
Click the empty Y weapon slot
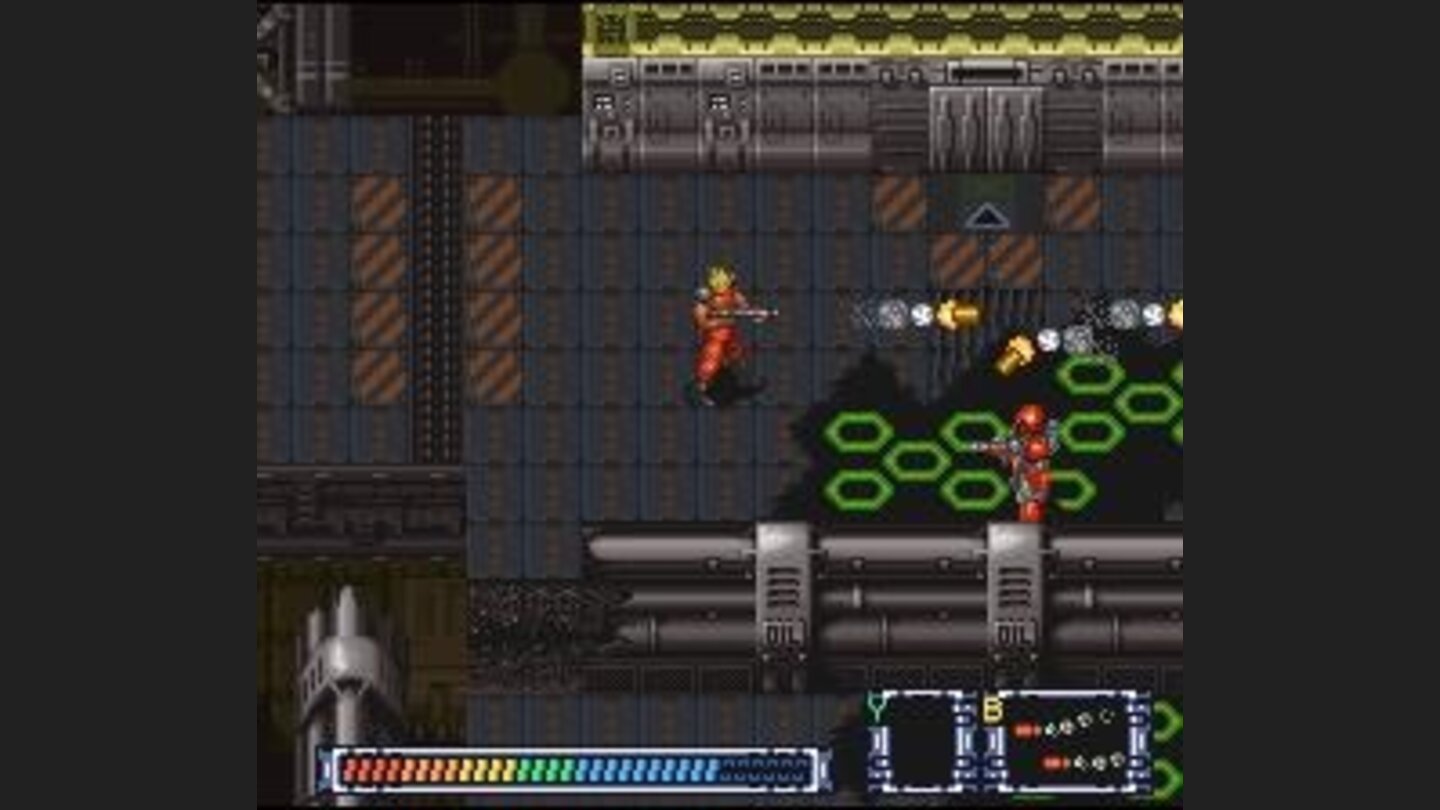coord(920,740)
